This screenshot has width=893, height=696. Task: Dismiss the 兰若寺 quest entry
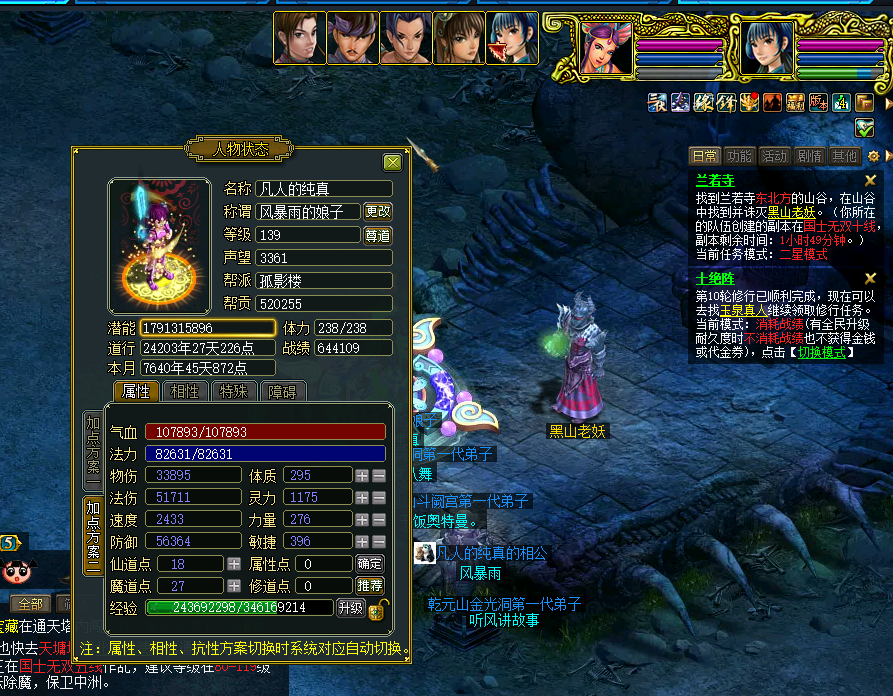(x=870, y=180)
